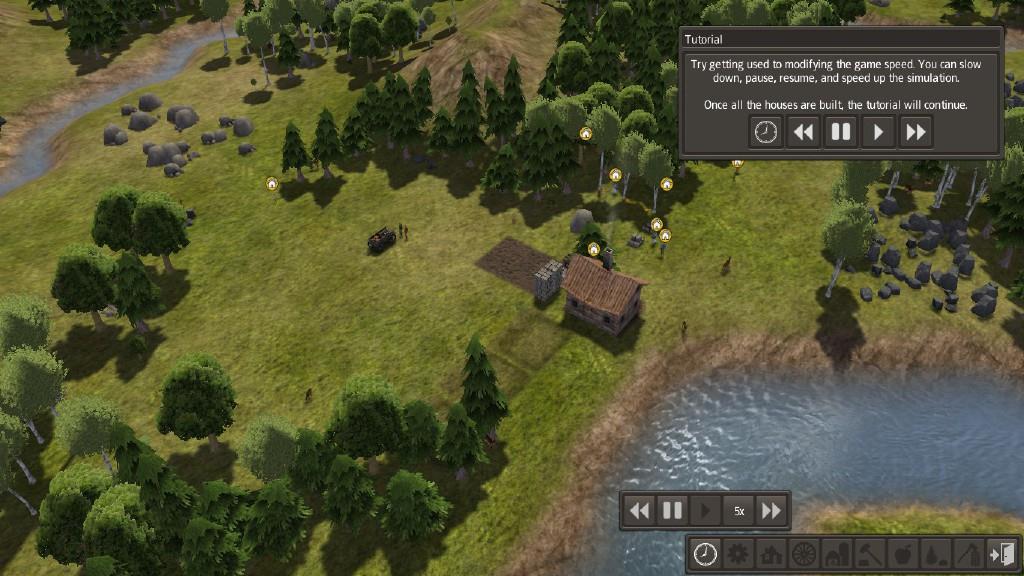Resume normal speed with the 5x bar's play arrow
1024x576 pixels.
point(706,511)
